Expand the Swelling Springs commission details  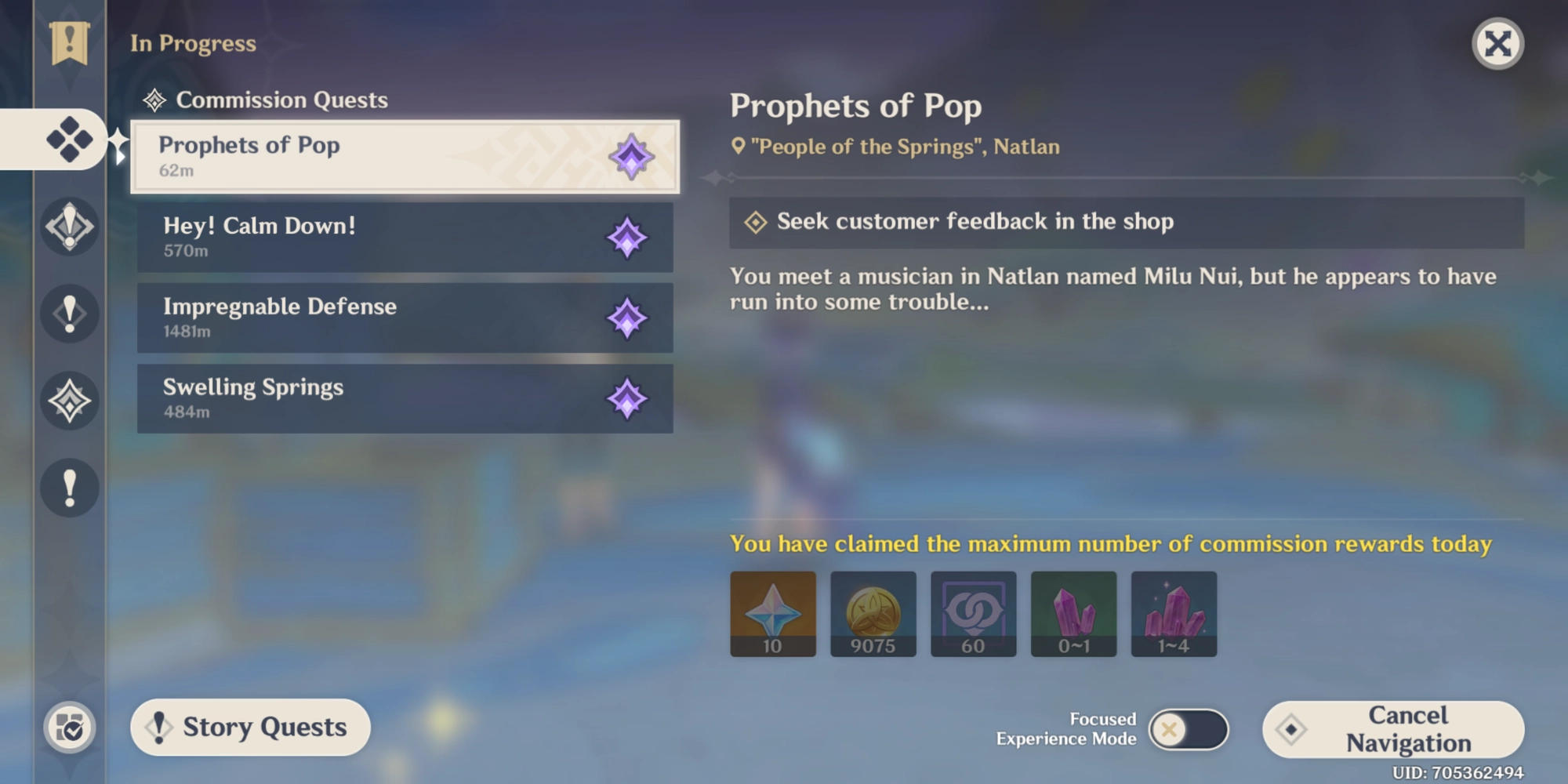[404, 398]
